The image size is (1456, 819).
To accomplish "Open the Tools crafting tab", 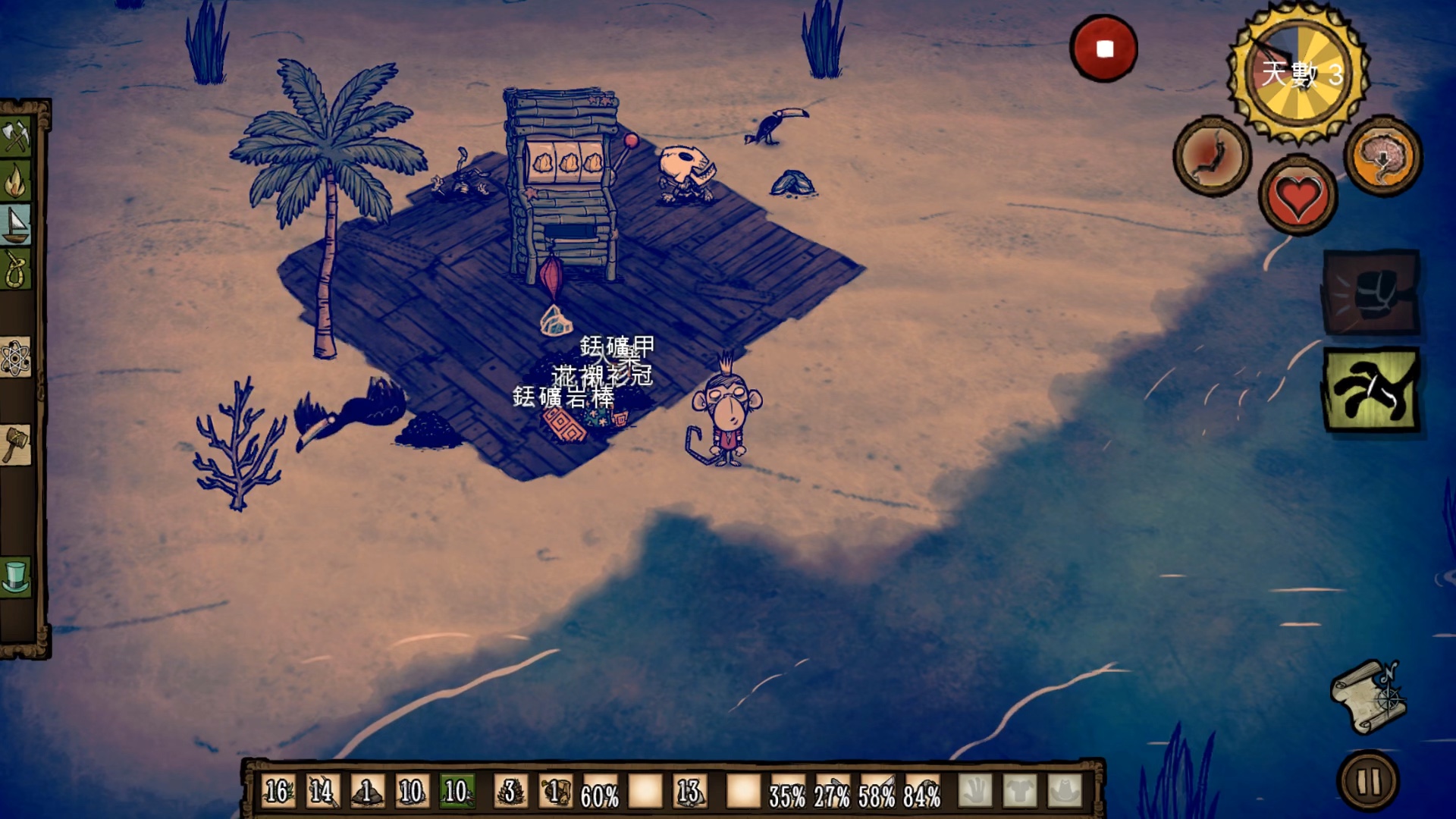I will point(15,137).
